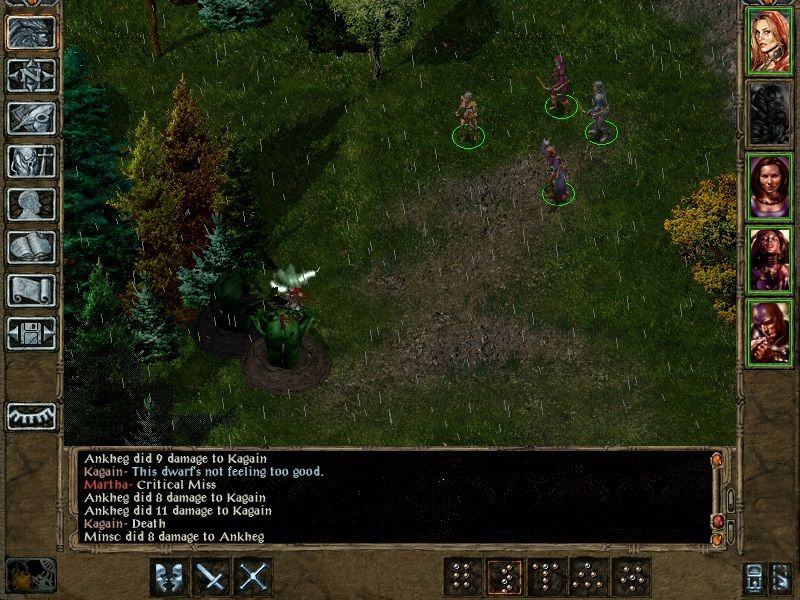Click the return to game button
The width and height of the screenshot is (800, 600).
click(31, 32)
